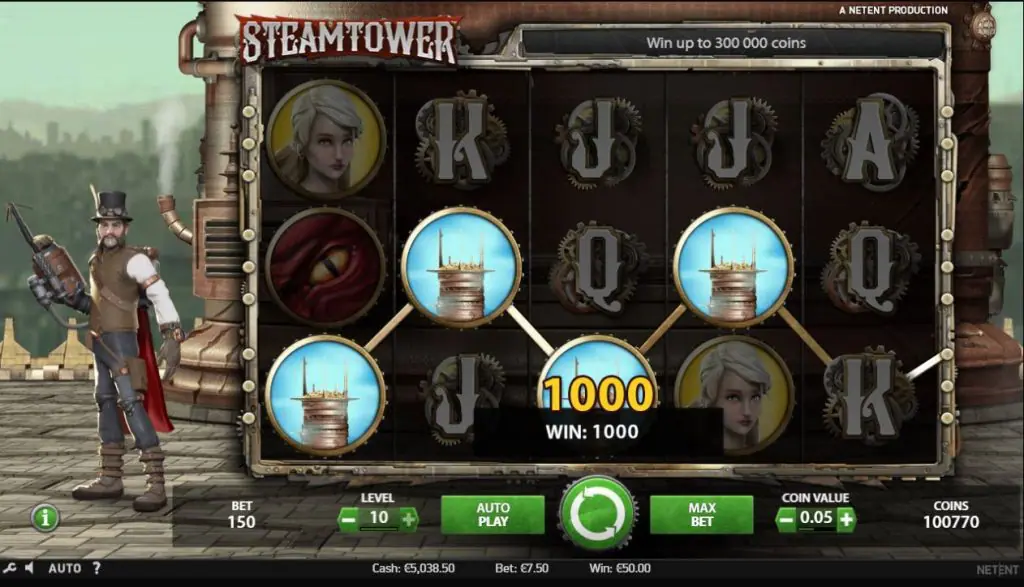Increase the bet level
The width and height of the screenshot is (1024, 587).
click(x=408, y=519)
